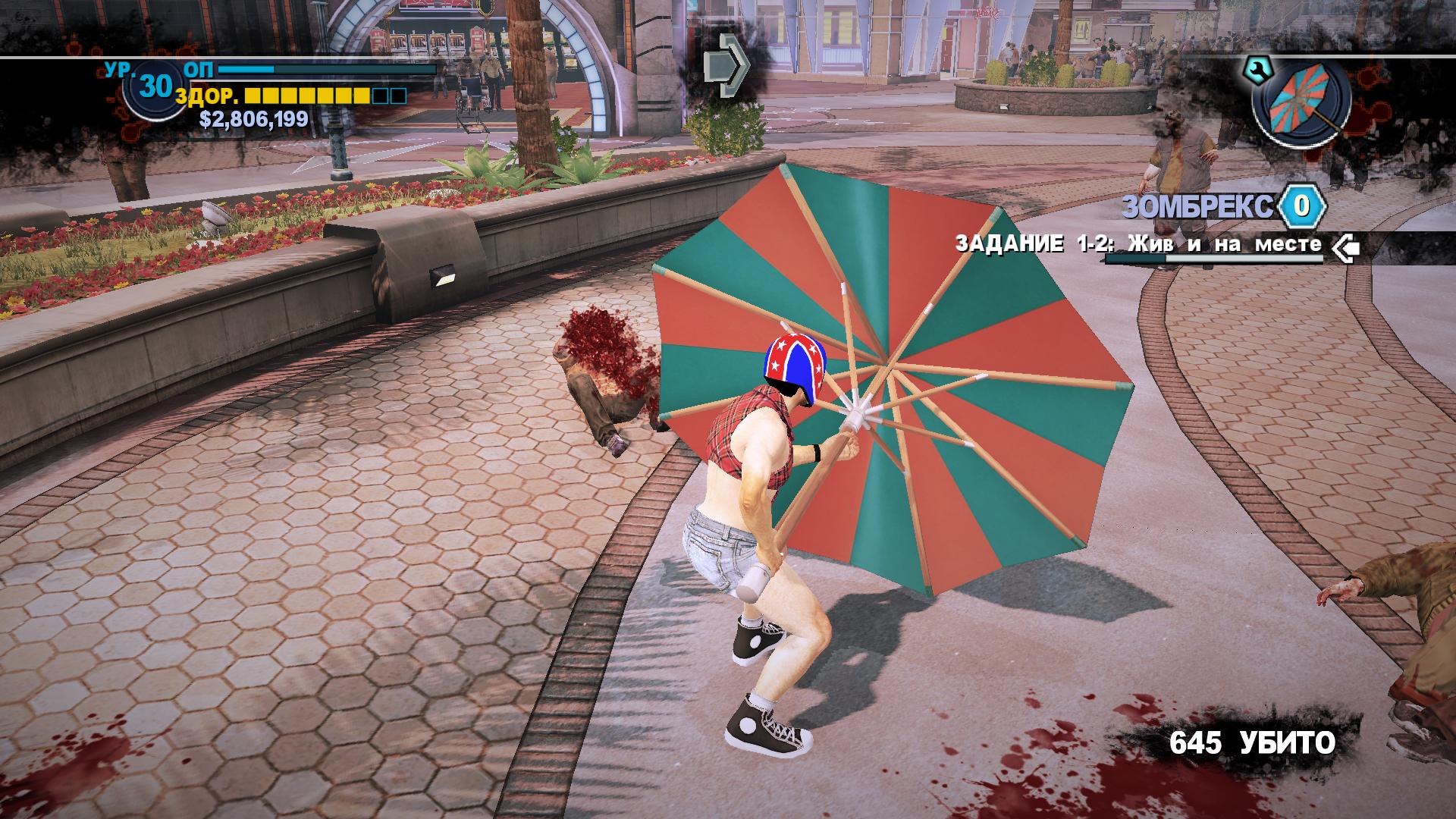The height and width of the screenshot is (819, 1456).
Task: Open the mission tracker "ЗАДАНИЕ 1-2"
Action: point(1137,244)
